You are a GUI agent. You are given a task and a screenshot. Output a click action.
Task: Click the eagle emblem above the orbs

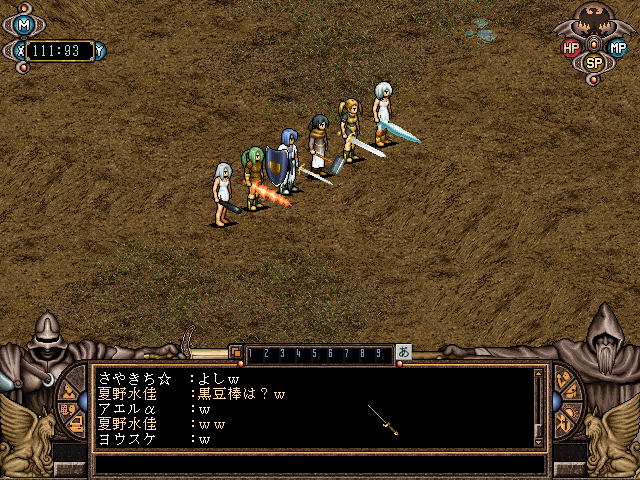(594, 19)
